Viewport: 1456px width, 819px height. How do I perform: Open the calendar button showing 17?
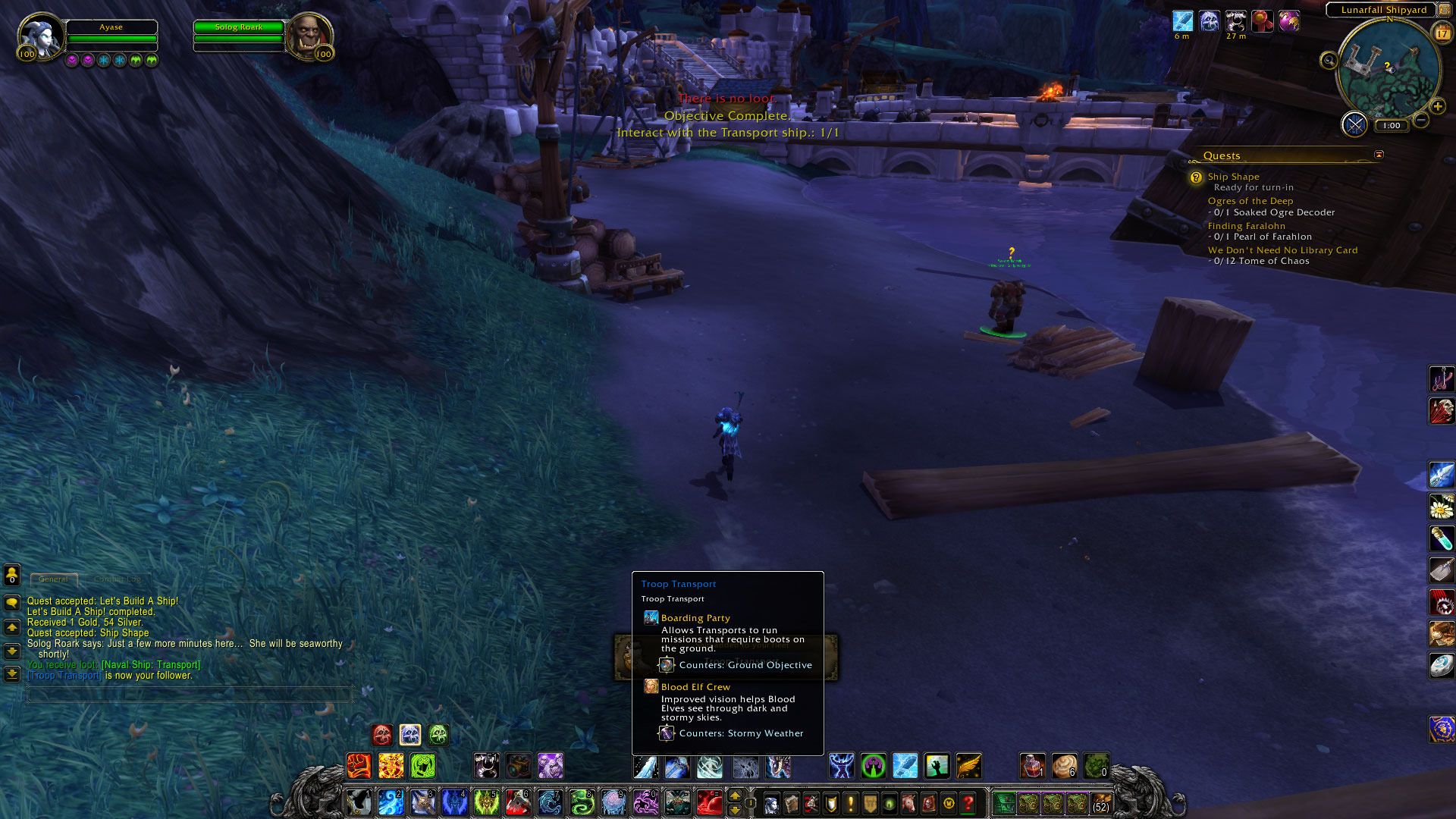coord(1441,33)
